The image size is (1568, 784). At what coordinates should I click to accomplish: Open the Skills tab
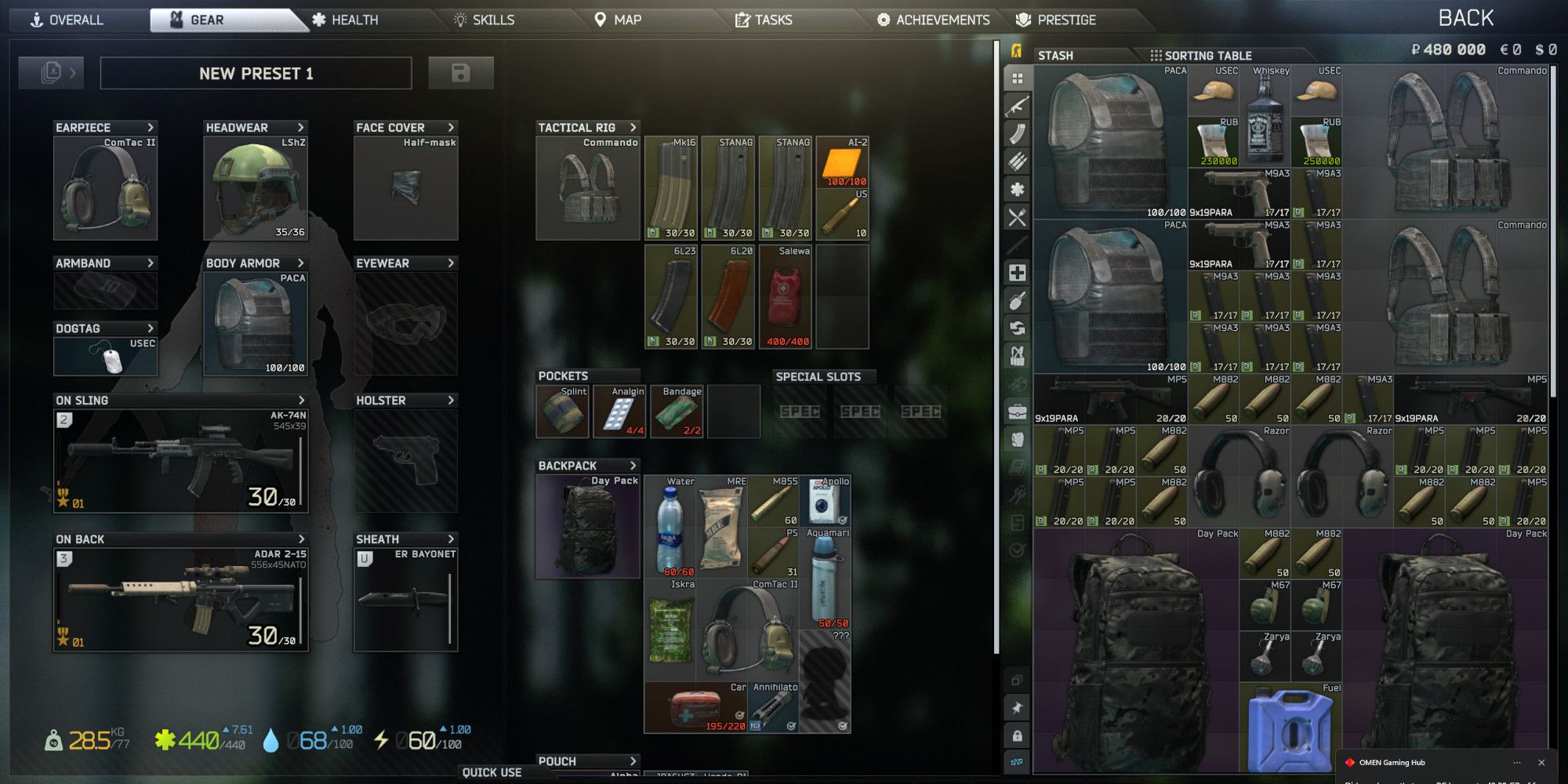pos(484,20)
